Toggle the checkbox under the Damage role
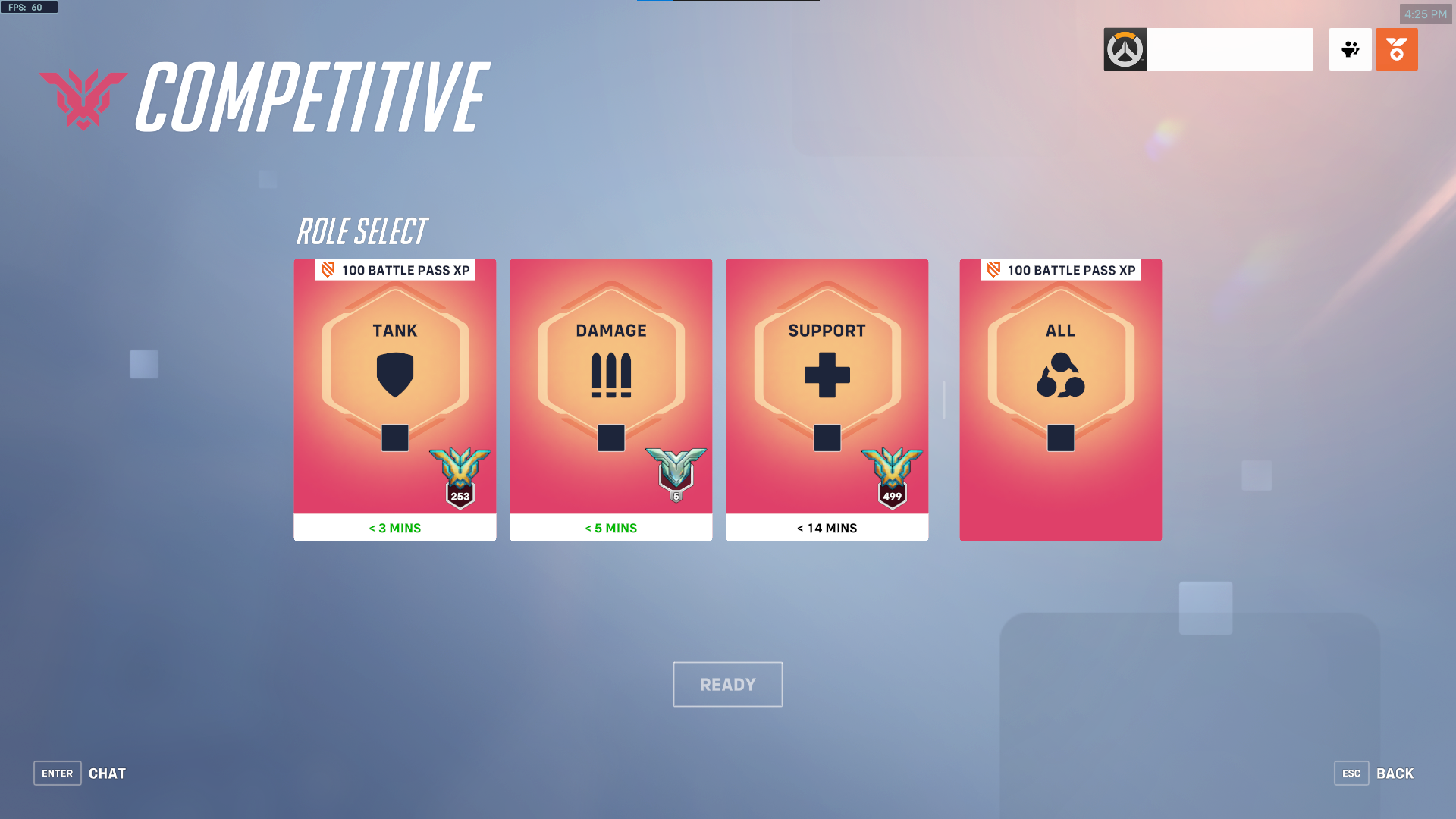This screenshot has width=1456, height=819. pos(610,437)
